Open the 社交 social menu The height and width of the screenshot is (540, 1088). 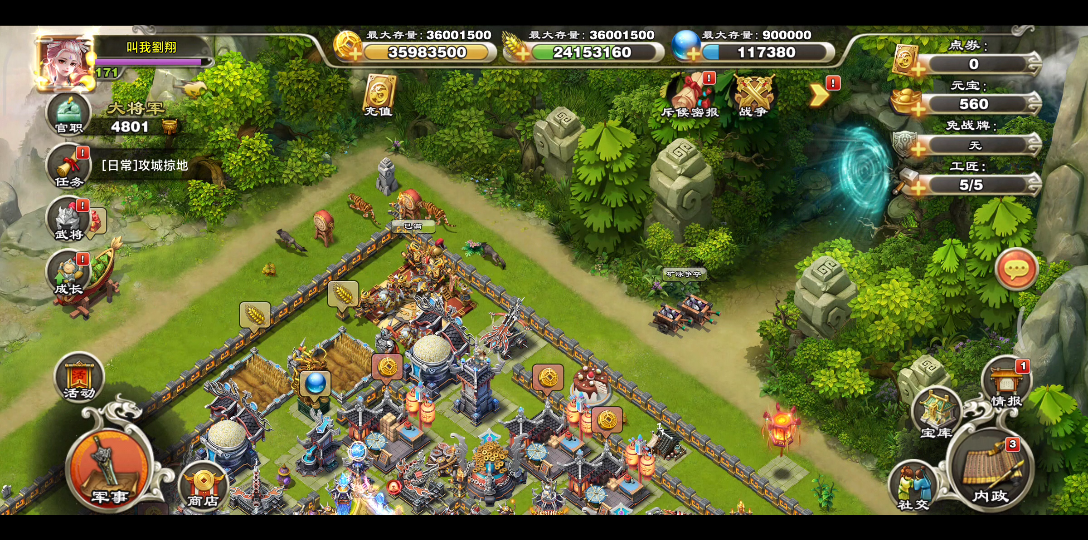pyautogui.click(x=912, y=485)
